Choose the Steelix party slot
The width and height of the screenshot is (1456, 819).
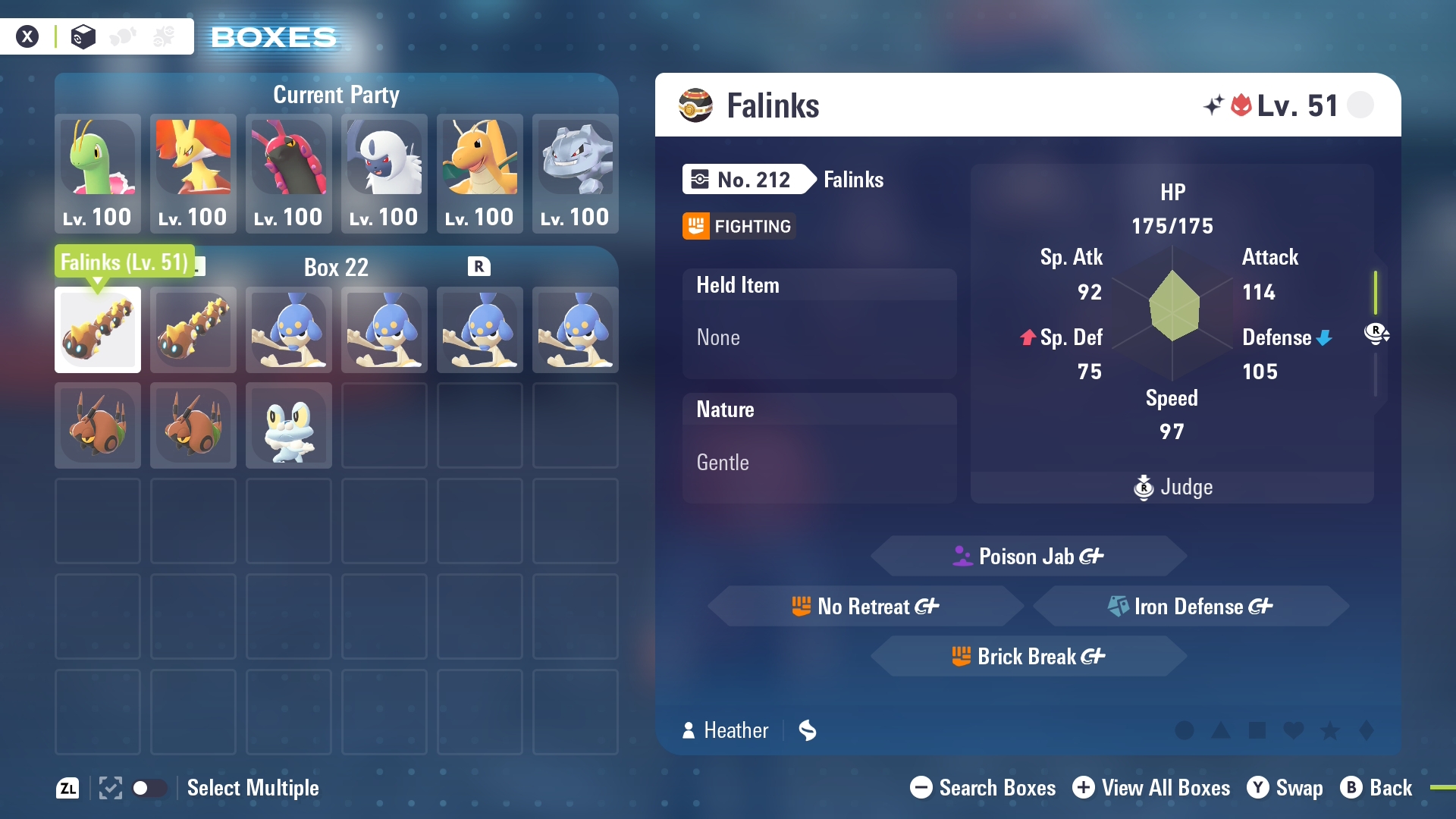point(576,173)
